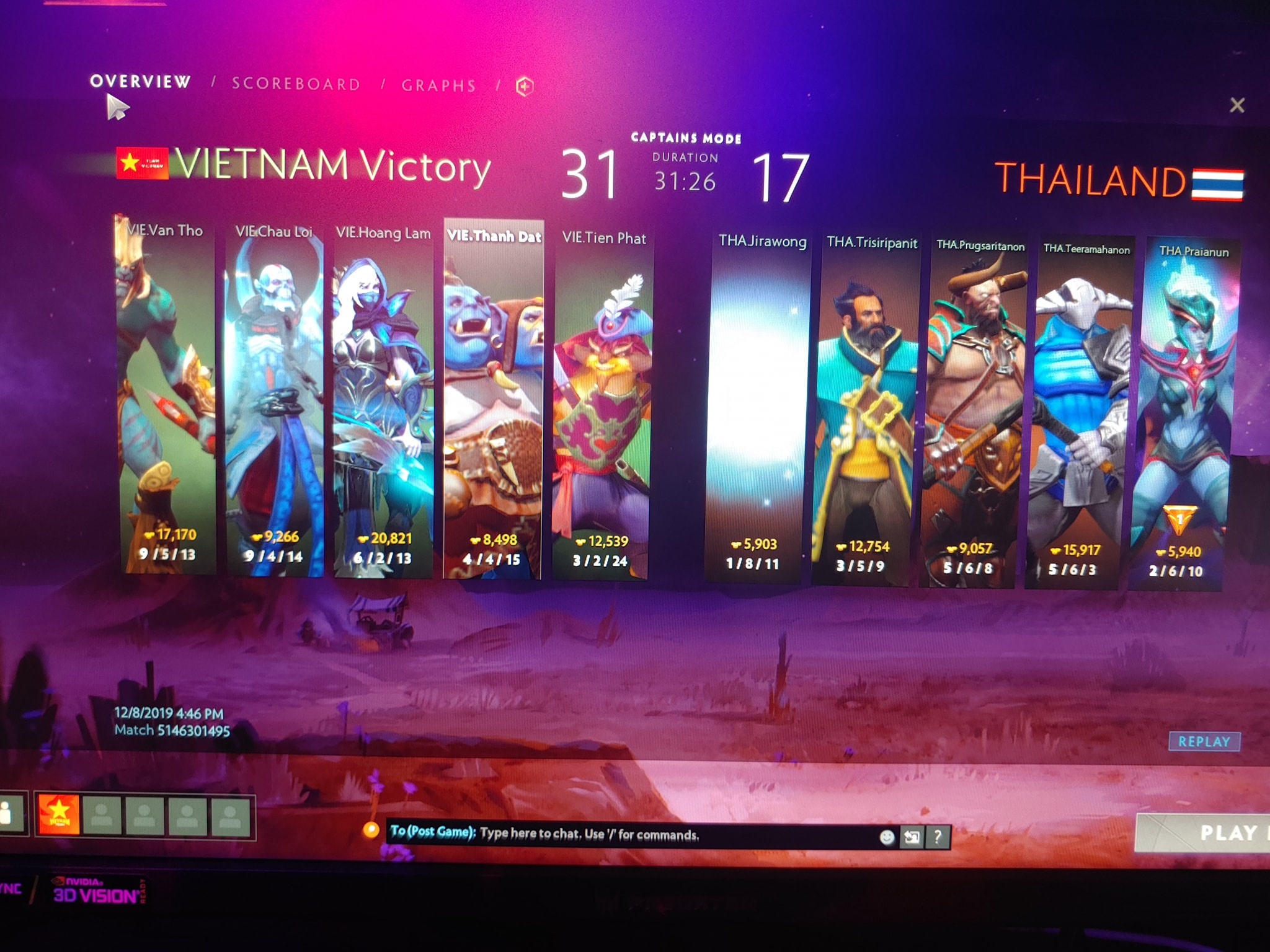
Task: Select the Vietnam team logo avatar at bottom left
Action: [59, 814]
